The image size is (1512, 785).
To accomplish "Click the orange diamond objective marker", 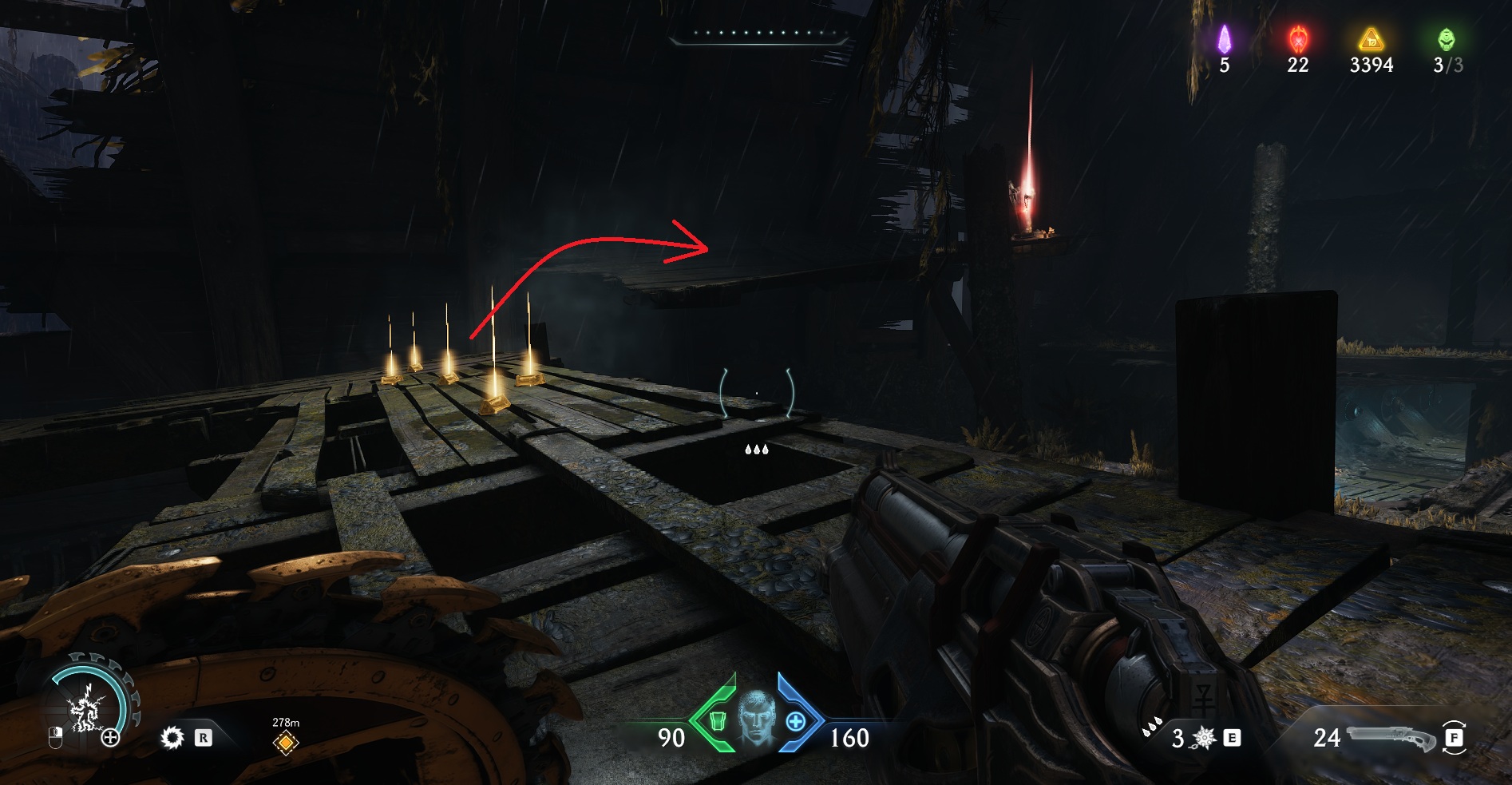I will [285, 743].
